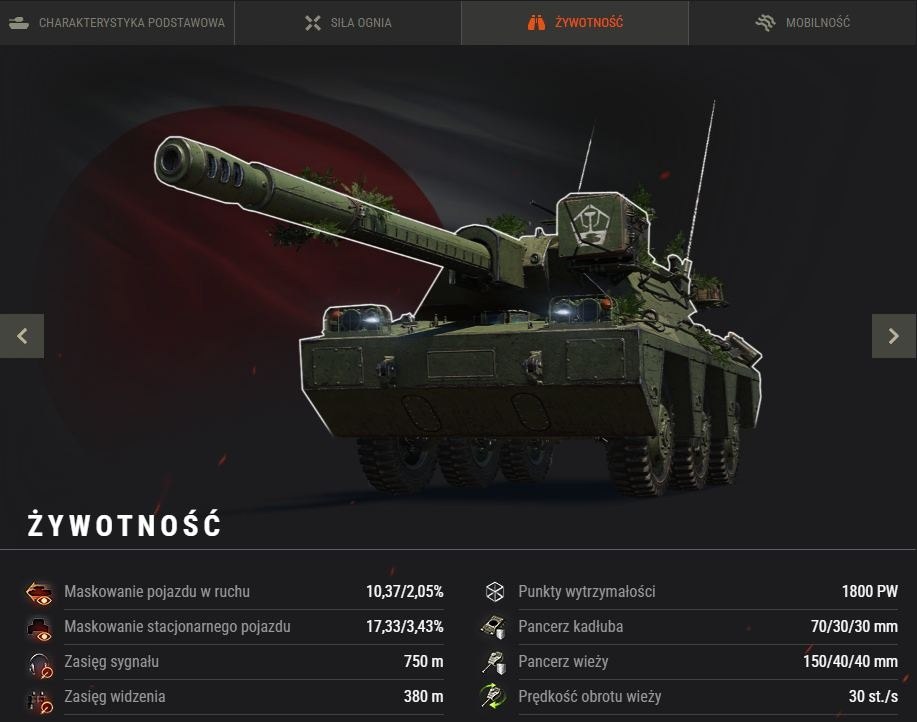Go to the previous slide with left arrow

coord(22,336)
